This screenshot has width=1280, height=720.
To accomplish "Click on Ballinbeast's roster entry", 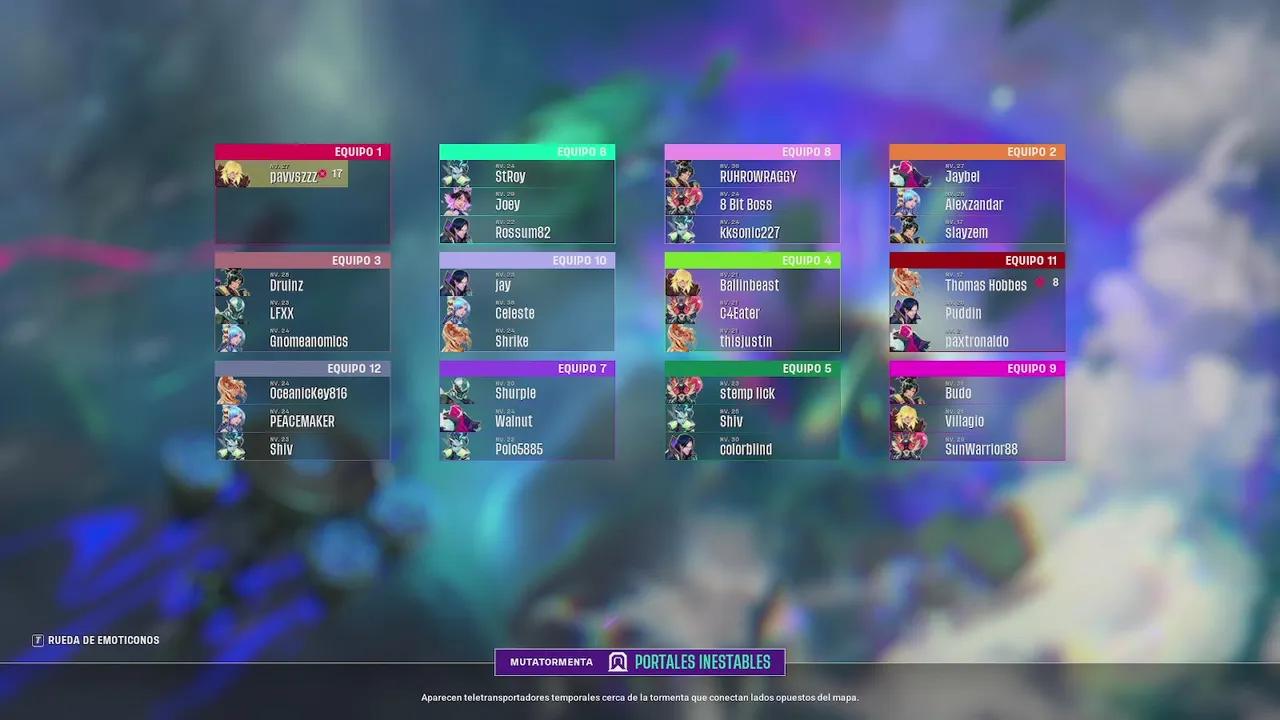I will click(x=752, y=285).
